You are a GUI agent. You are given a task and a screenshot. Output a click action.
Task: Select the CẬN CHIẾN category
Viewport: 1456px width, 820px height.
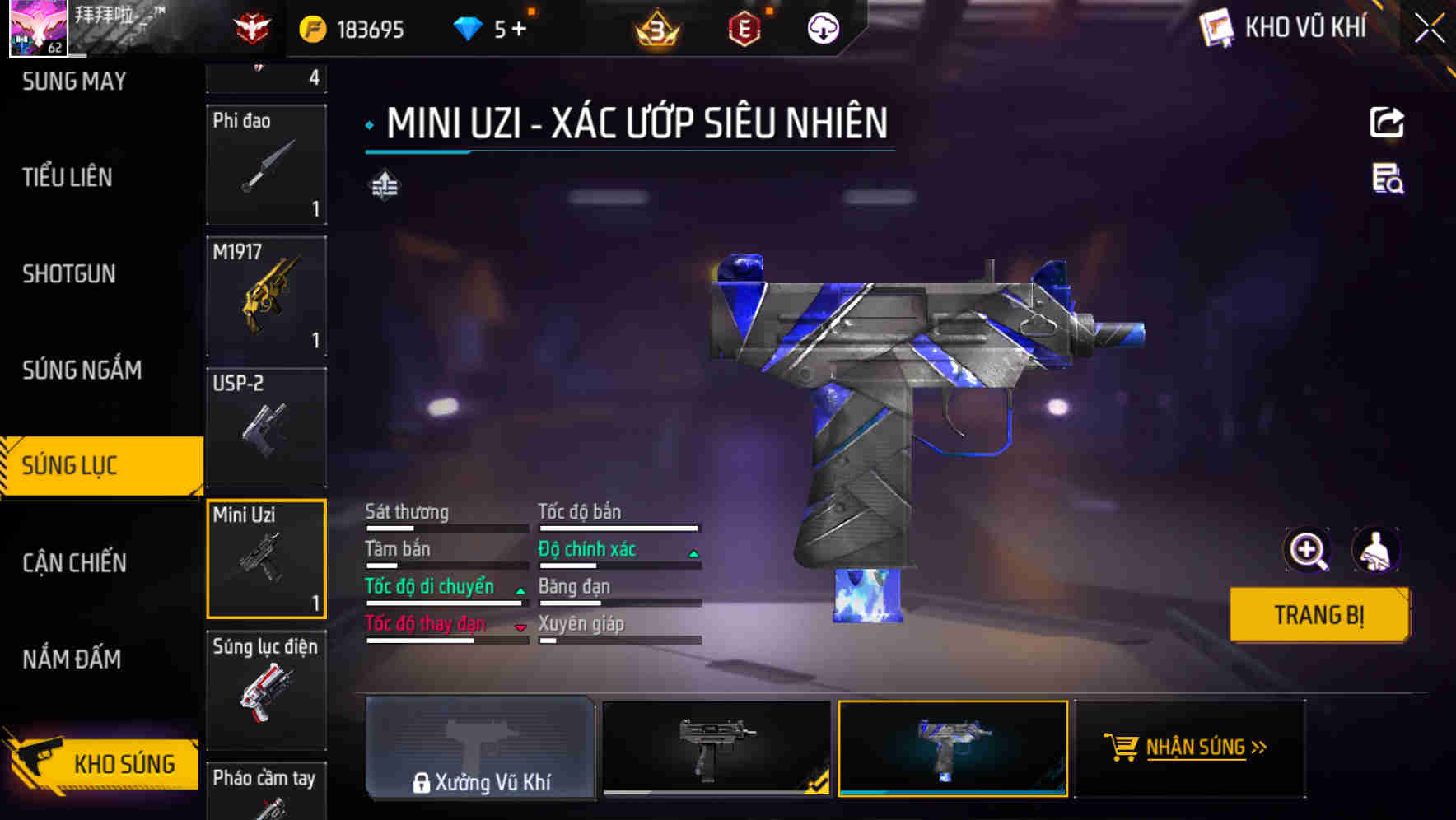[x=74, y=562]
